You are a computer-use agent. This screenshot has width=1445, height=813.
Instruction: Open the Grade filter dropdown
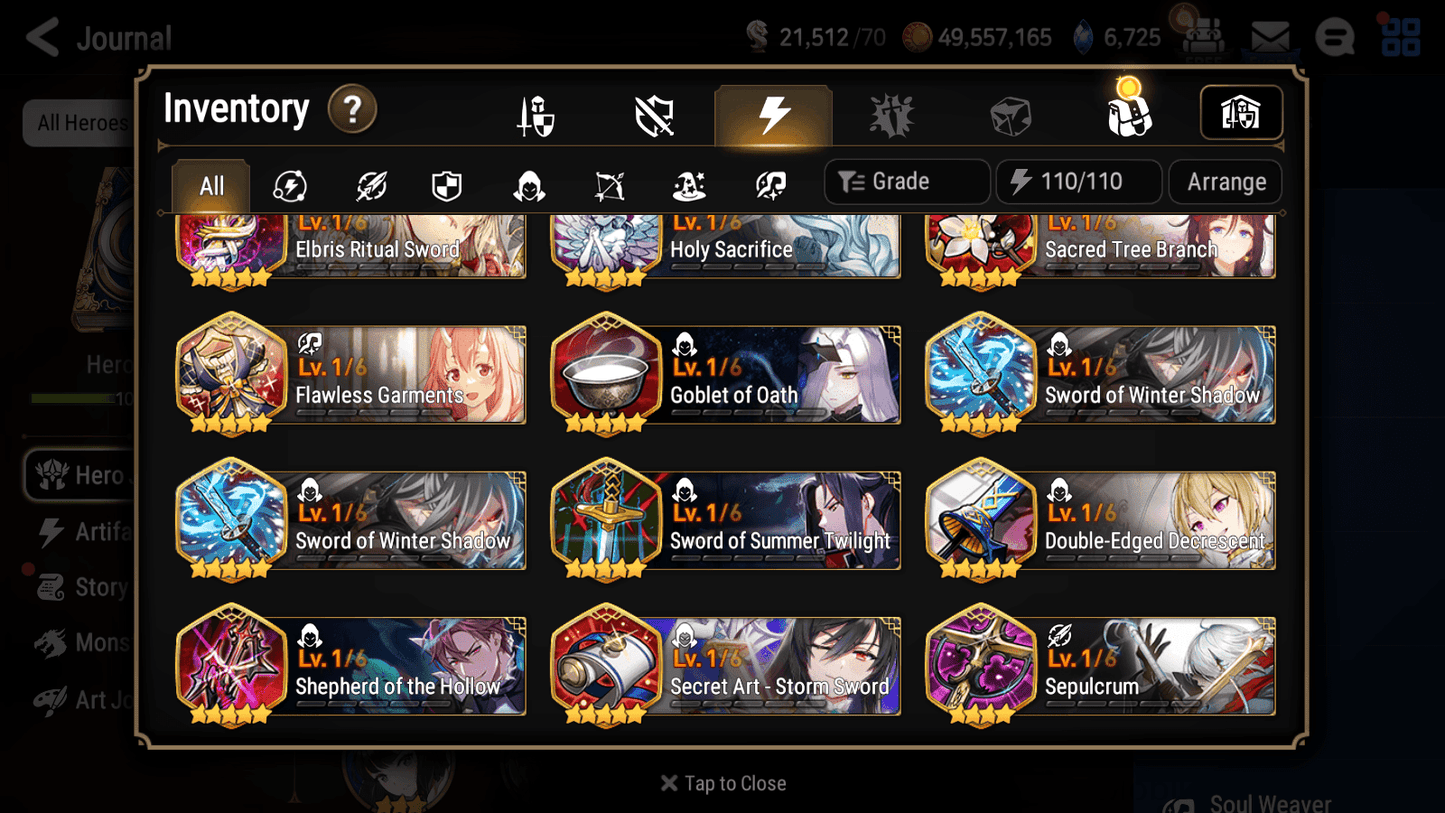906,181
